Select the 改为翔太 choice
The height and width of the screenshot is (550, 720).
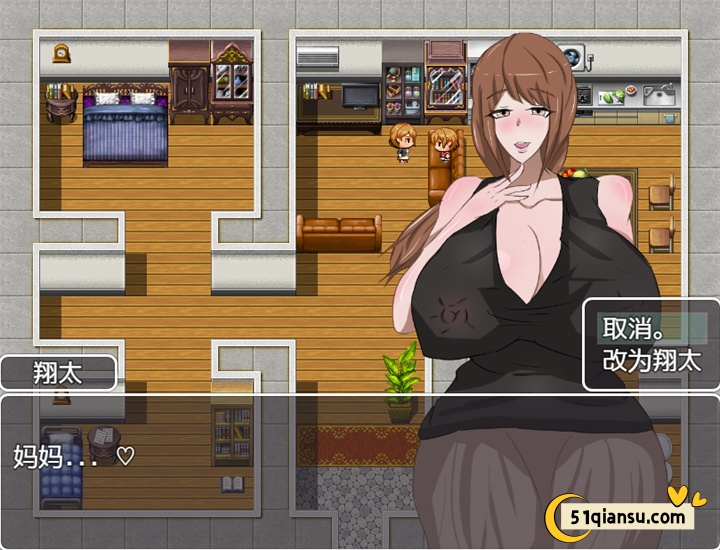(651, 361)
